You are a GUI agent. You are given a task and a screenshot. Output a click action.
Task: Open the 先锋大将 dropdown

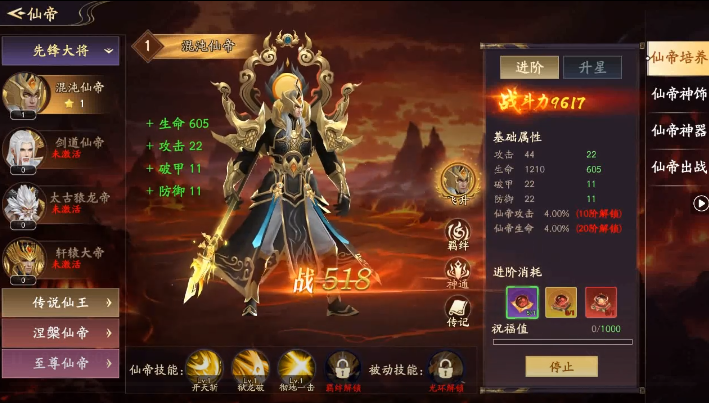pyautogui.click(x=61, y=49)
